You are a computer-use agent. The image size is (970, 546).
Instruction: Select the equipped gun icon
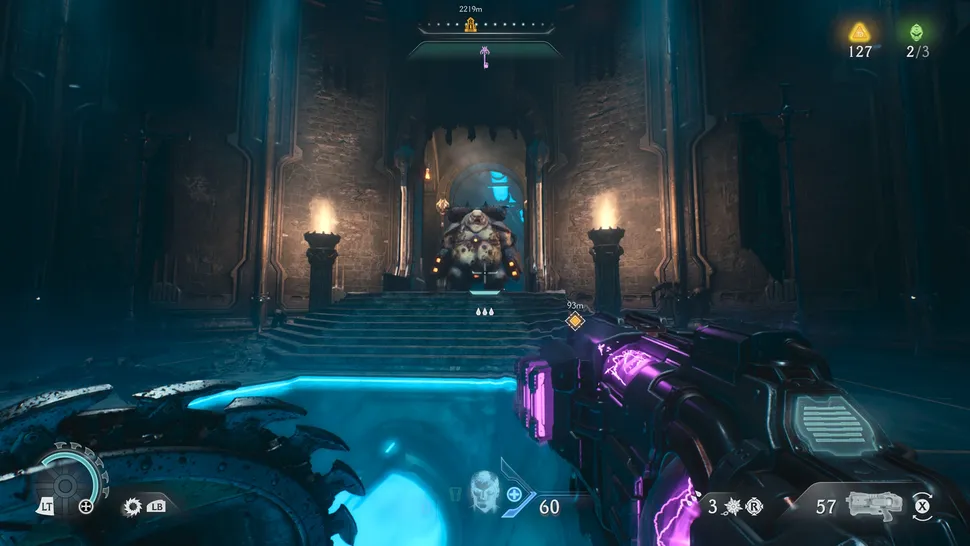tap(872, 504)
